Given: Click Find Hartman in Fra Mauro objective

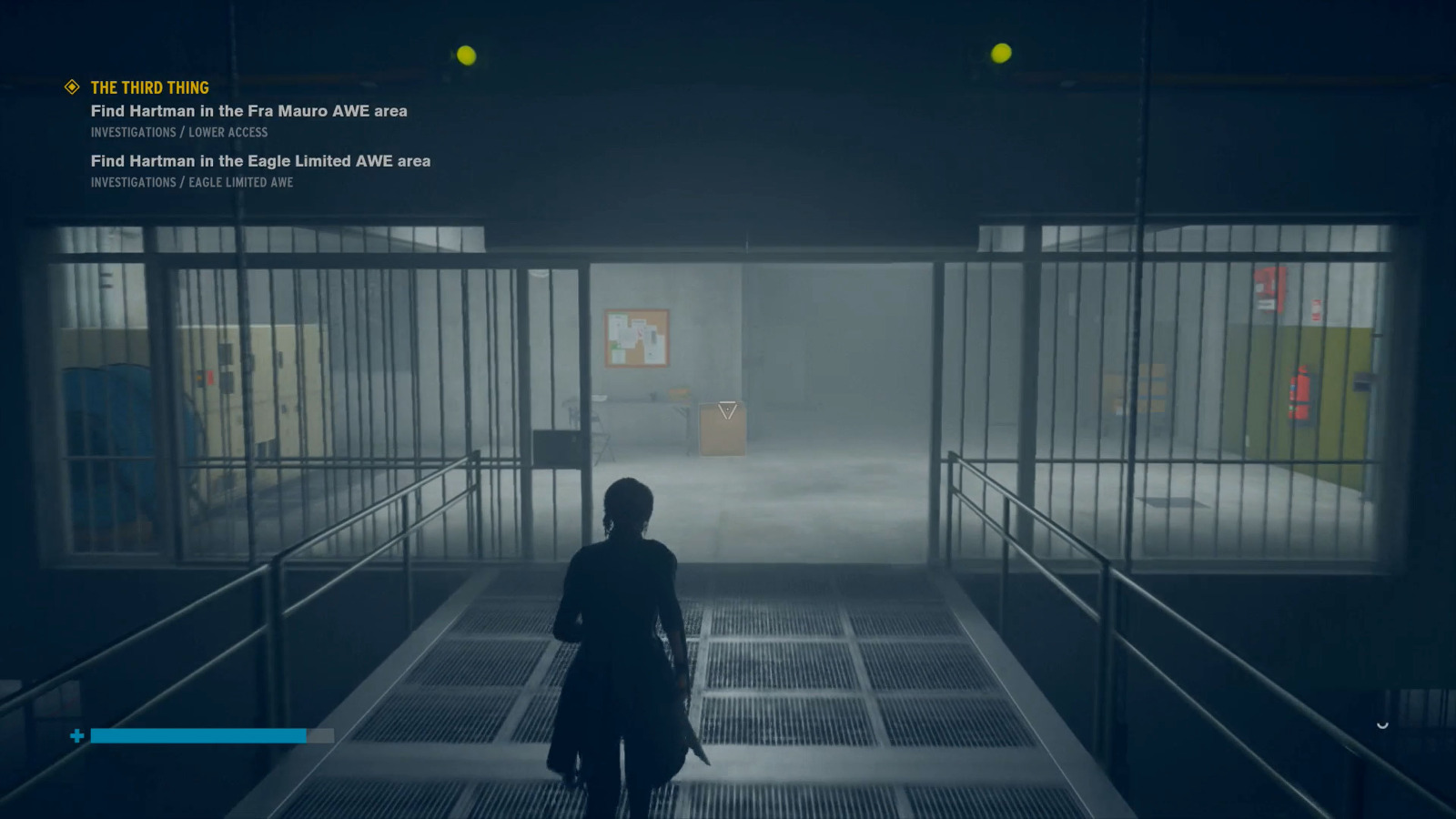Looking at the screenshot, I should 247,111.
